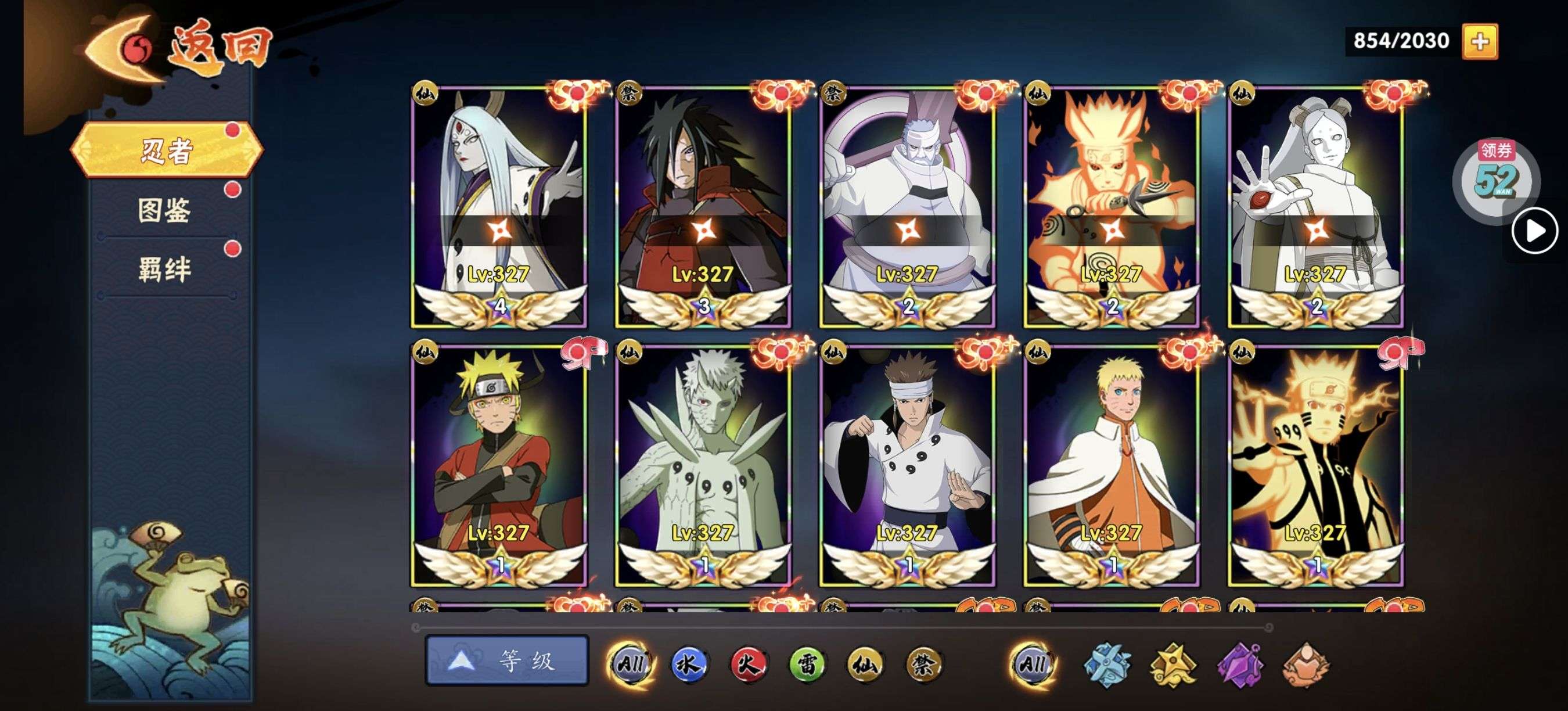
Task: Select the white-haired Obito Jinchuriki card
Action: coord(703,466)
